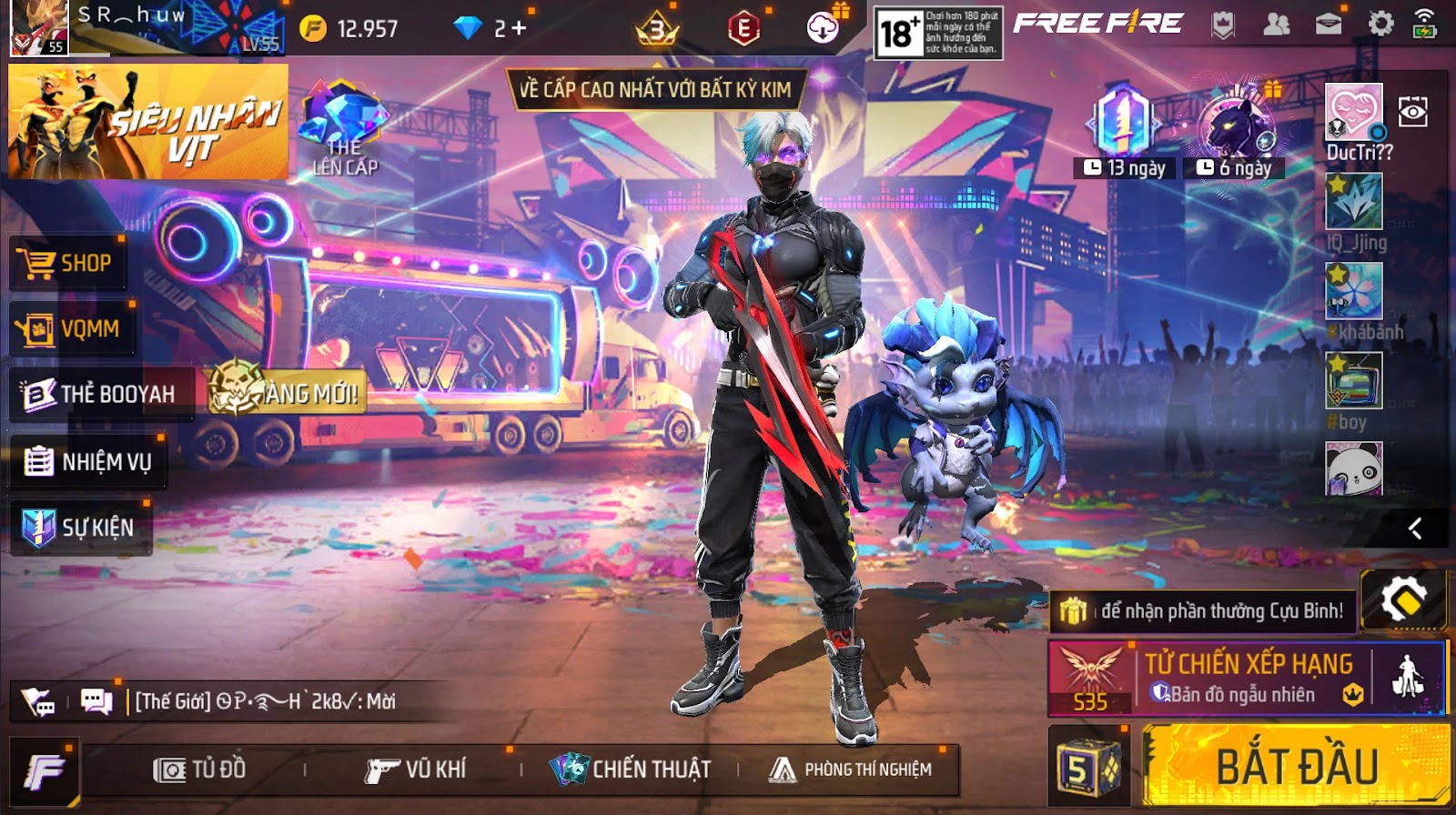The height and width of the screenshot is (815, 1456).
Task: Open the Siêu Nhân Vịt event banner
Action: 150,118
